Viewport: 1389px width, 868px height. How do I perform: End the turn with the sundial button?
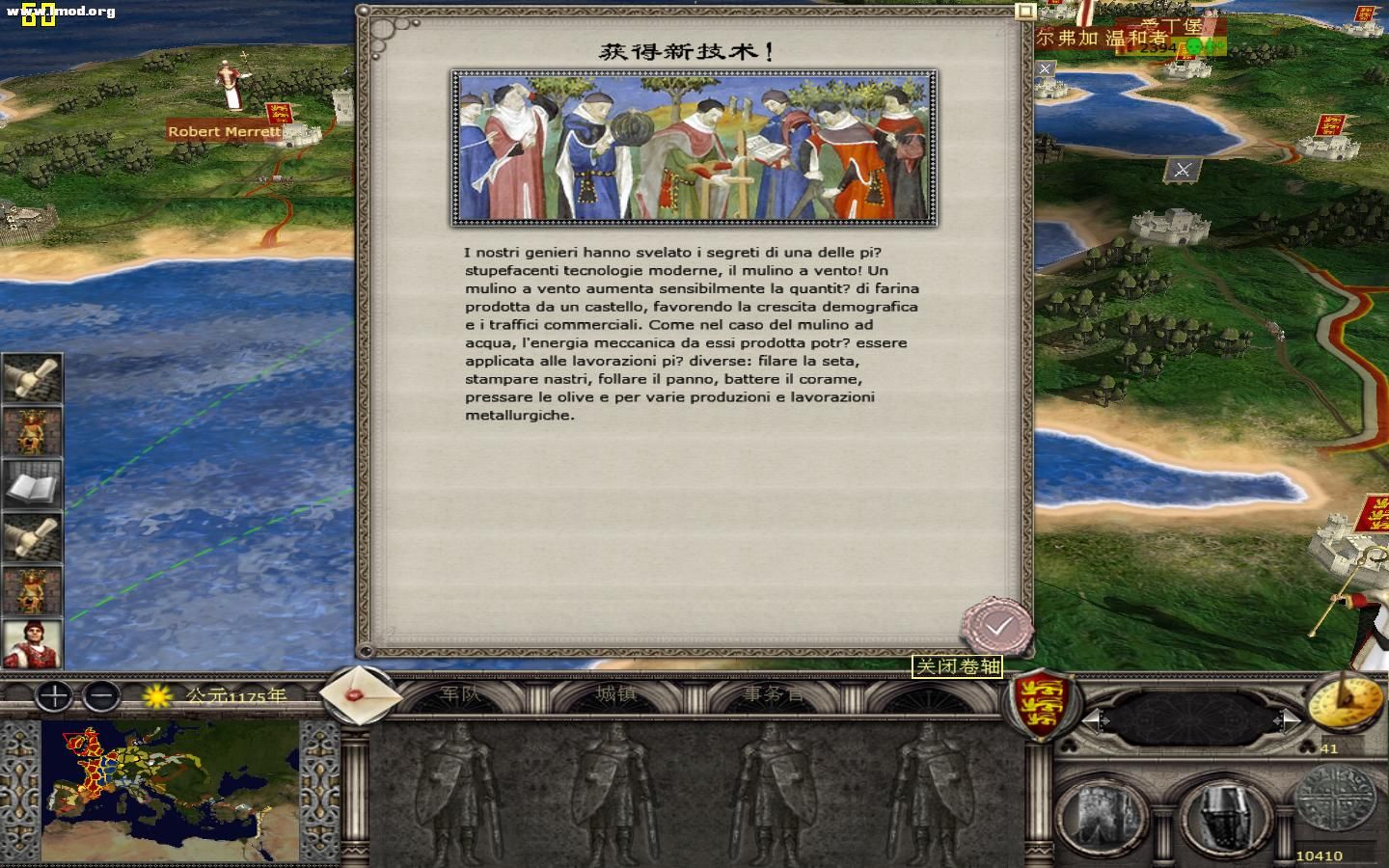click(x=1347, y=703)
